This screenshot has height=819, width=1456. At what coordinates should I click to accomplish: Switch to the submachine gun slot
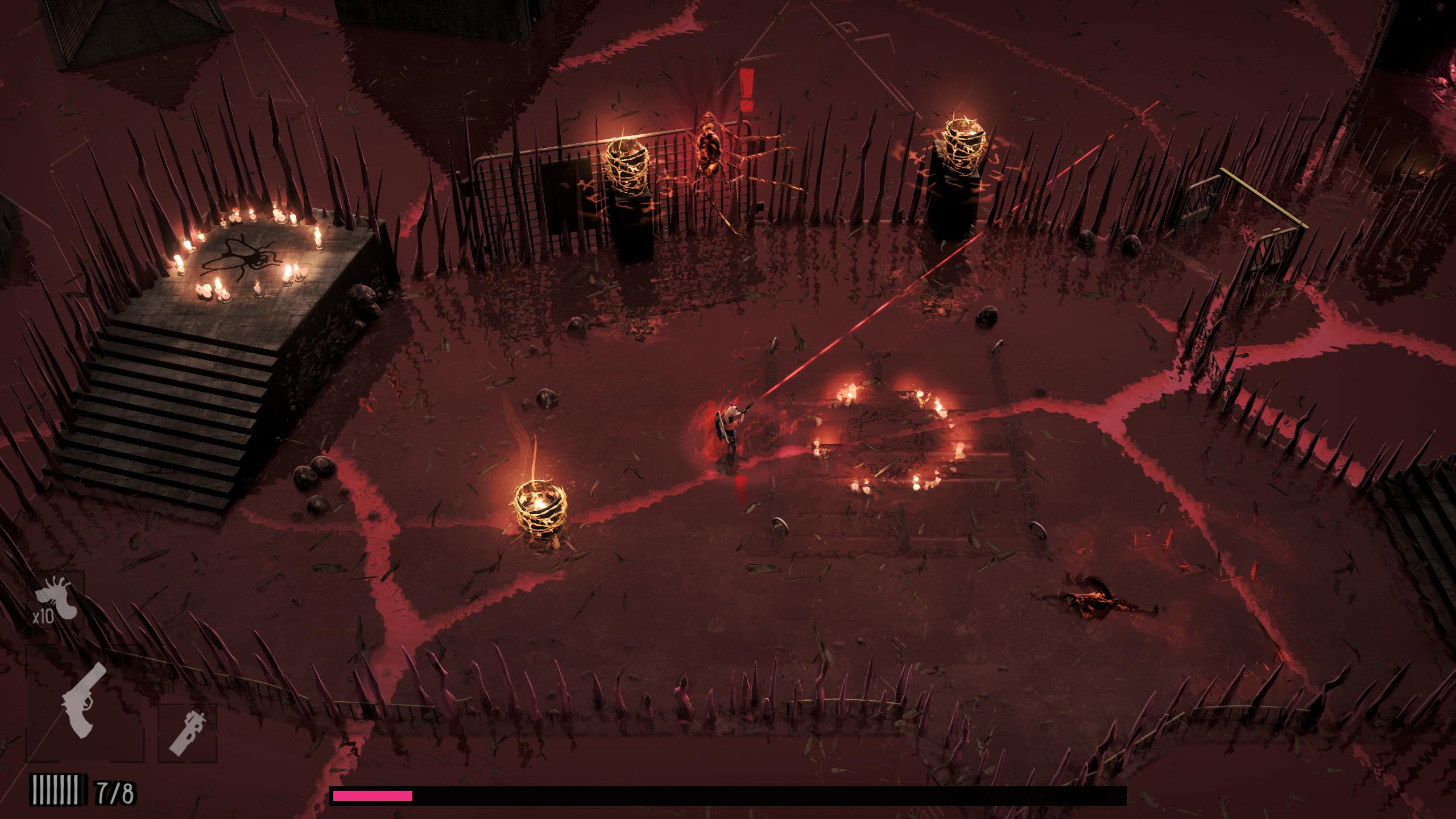pyautogui.click(x=187, y=733)
